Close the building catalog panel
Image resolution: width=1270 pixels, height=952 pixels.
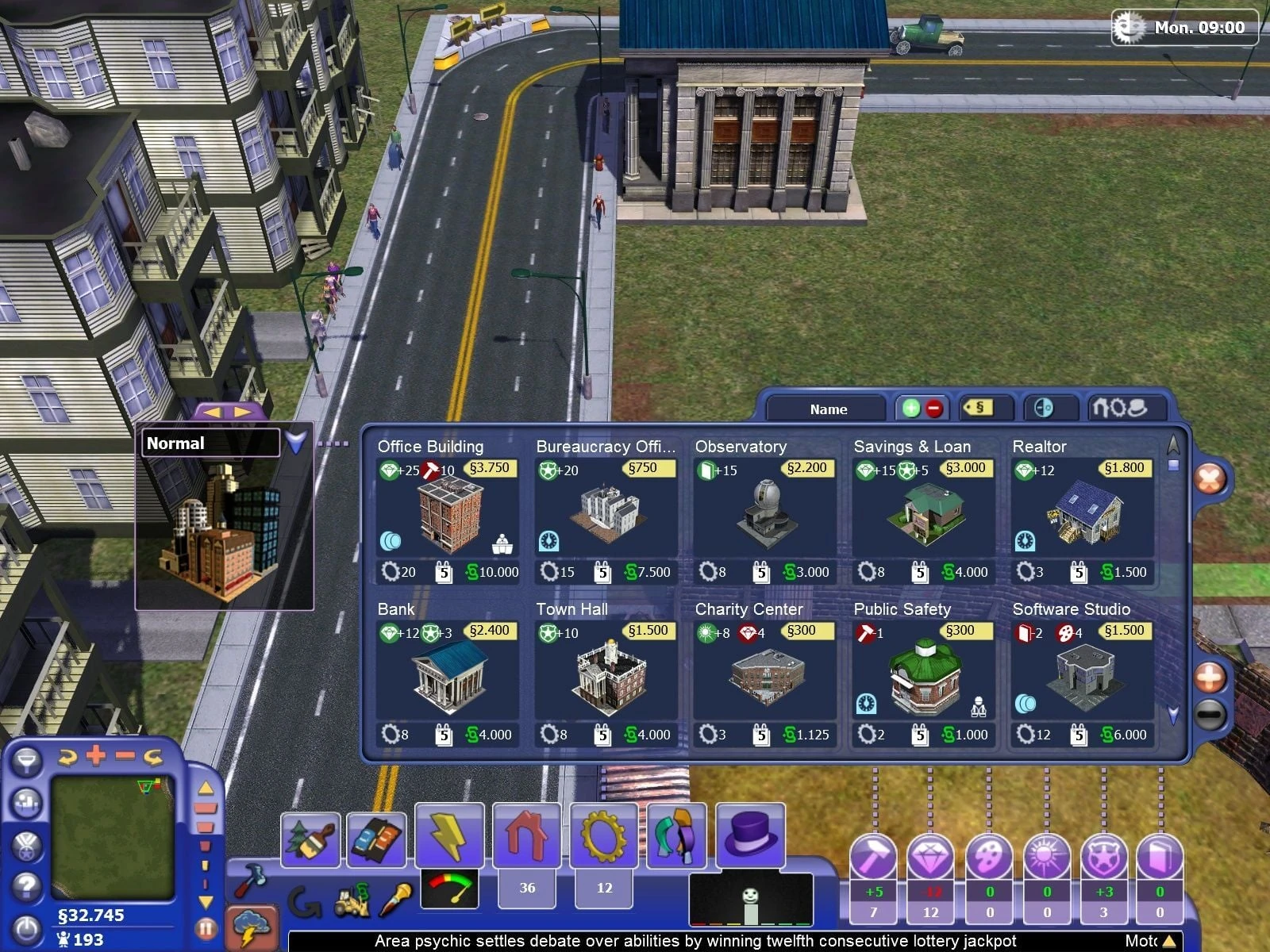[1210, 478]
